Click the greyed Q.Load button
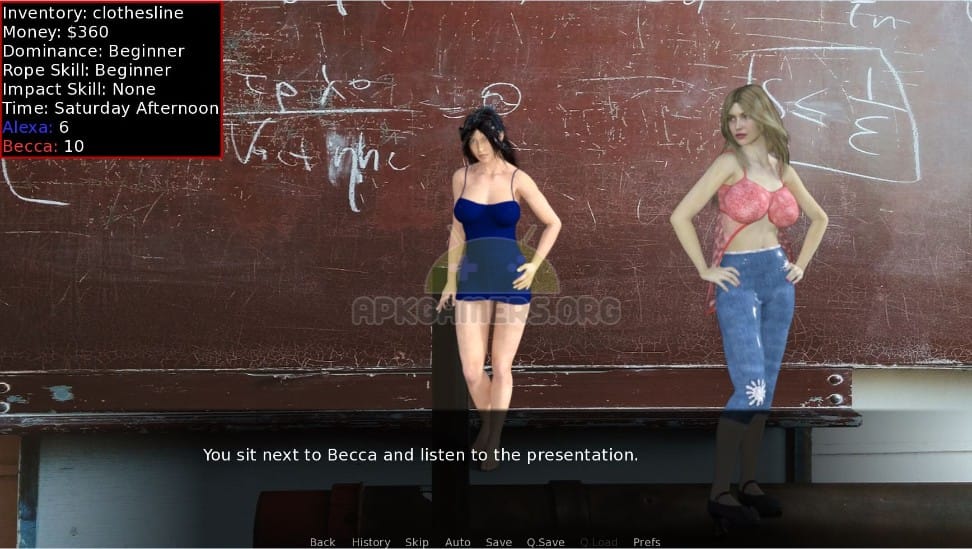The width and height of the screenshot is (972, 549). coord(598,542)
